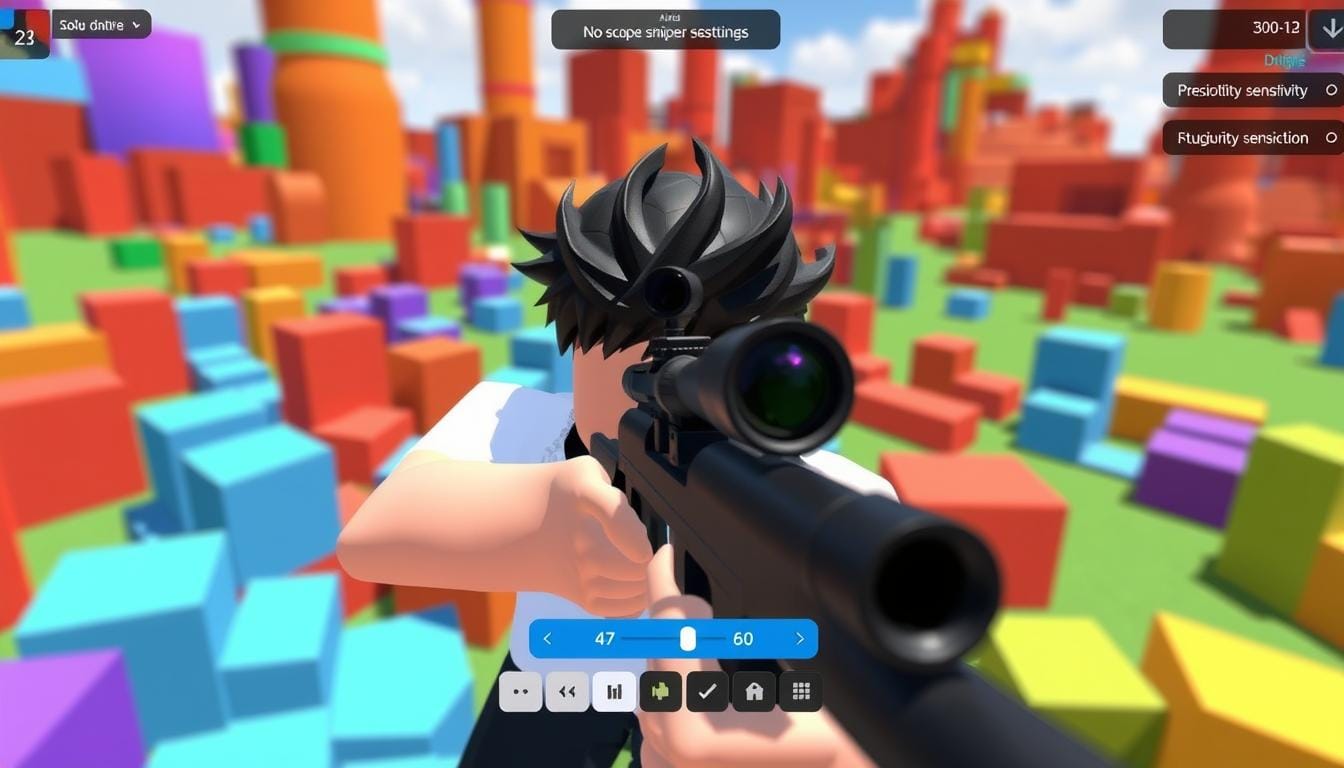1344x768 pixels.
Task: Click the green printer icon
Action: pos(661,691)
